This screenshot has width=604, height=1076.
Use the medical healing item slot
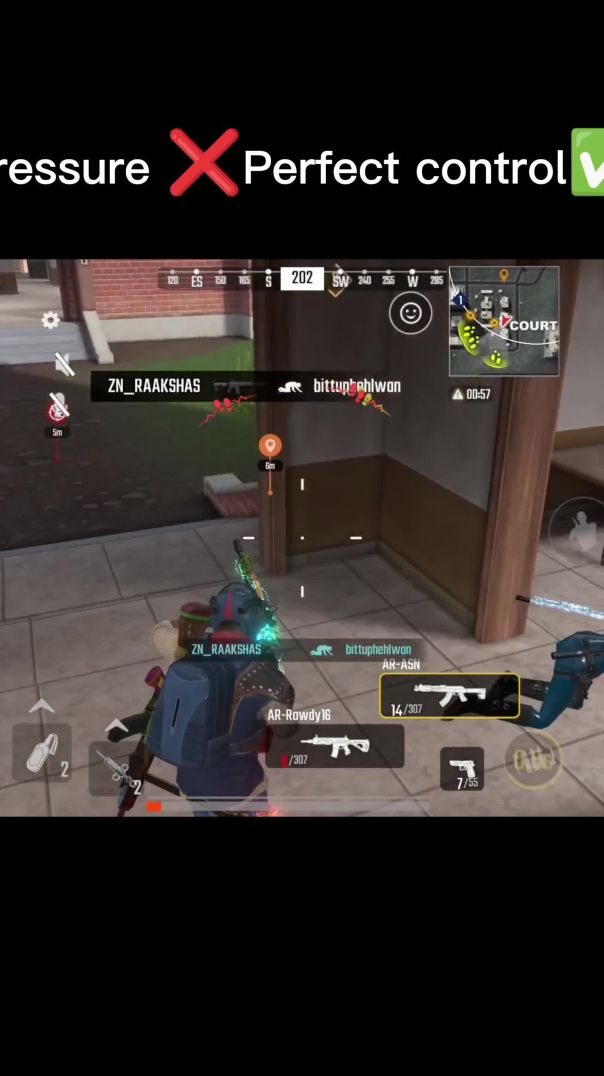[x=116, y=770]
